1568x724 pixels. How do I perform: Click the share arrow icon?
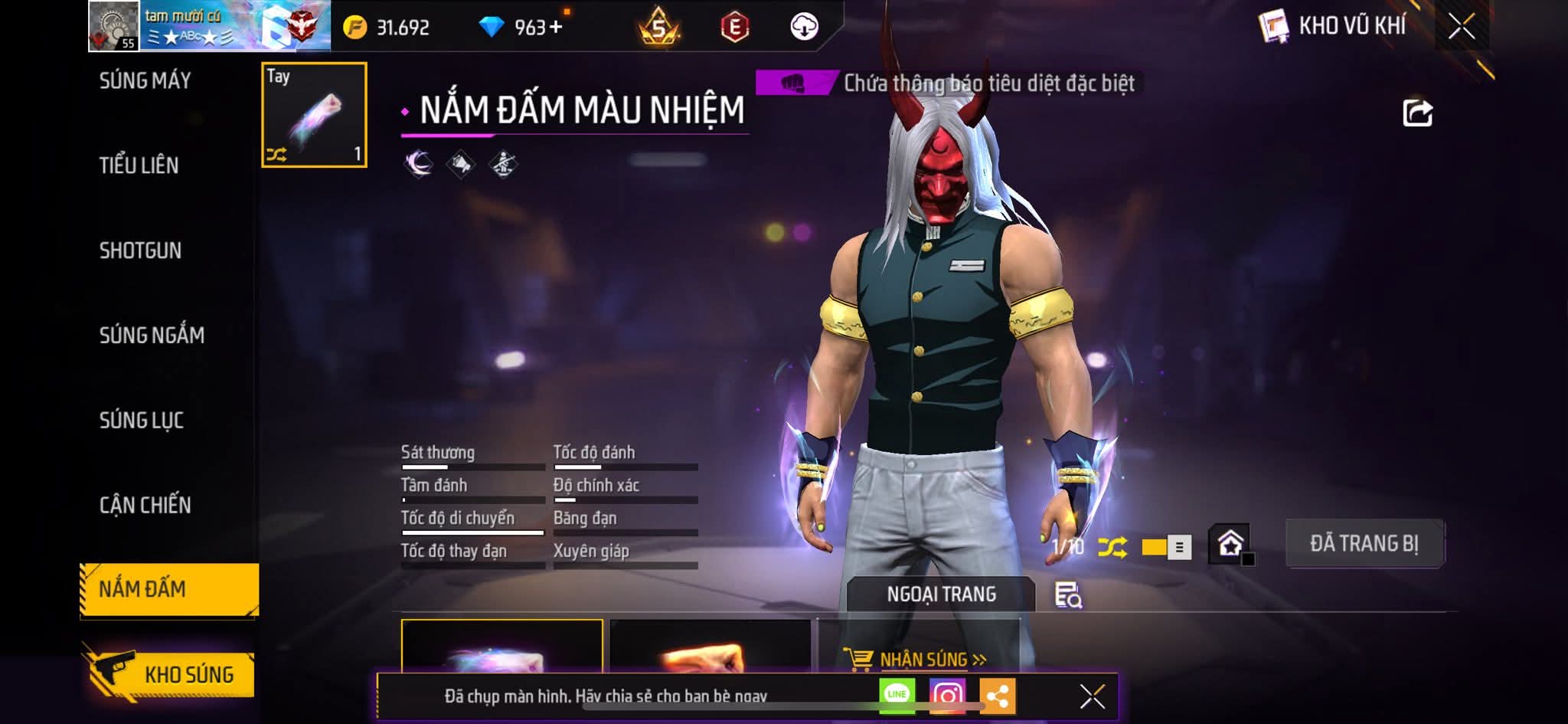pos(1417,113)
